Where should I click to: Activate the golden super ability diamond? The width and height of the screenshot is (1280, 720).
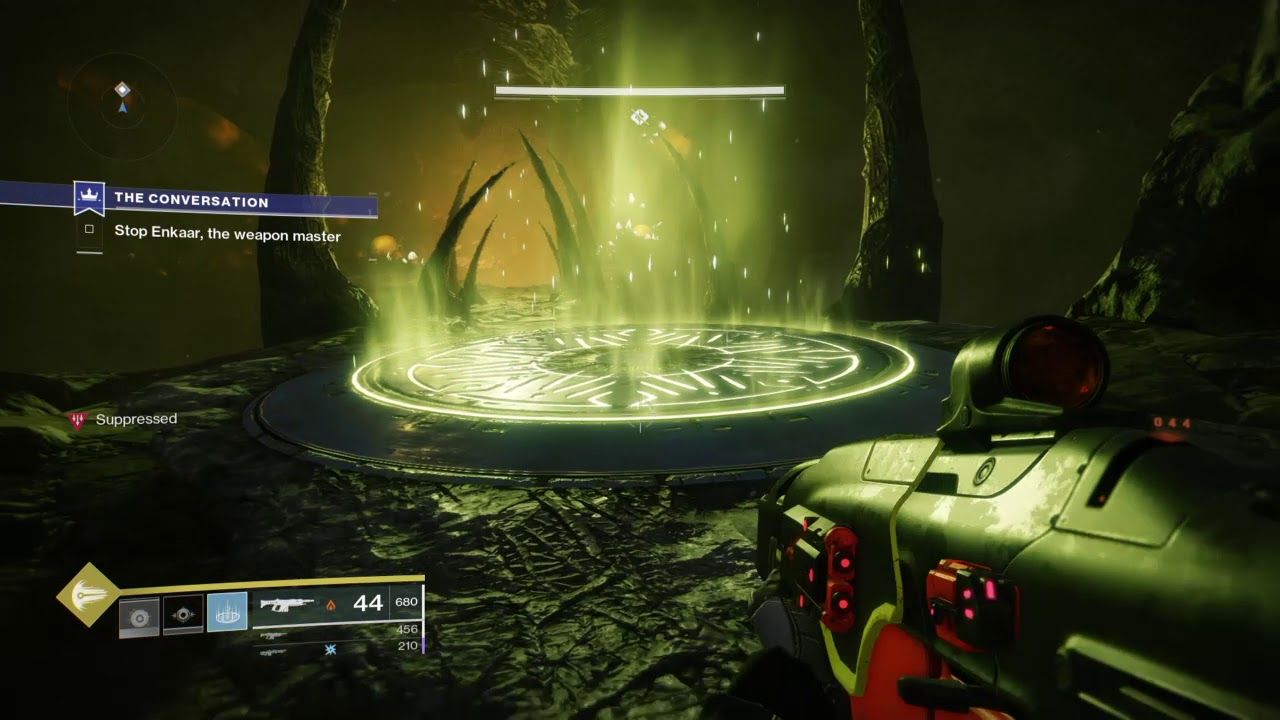(89, 594)
